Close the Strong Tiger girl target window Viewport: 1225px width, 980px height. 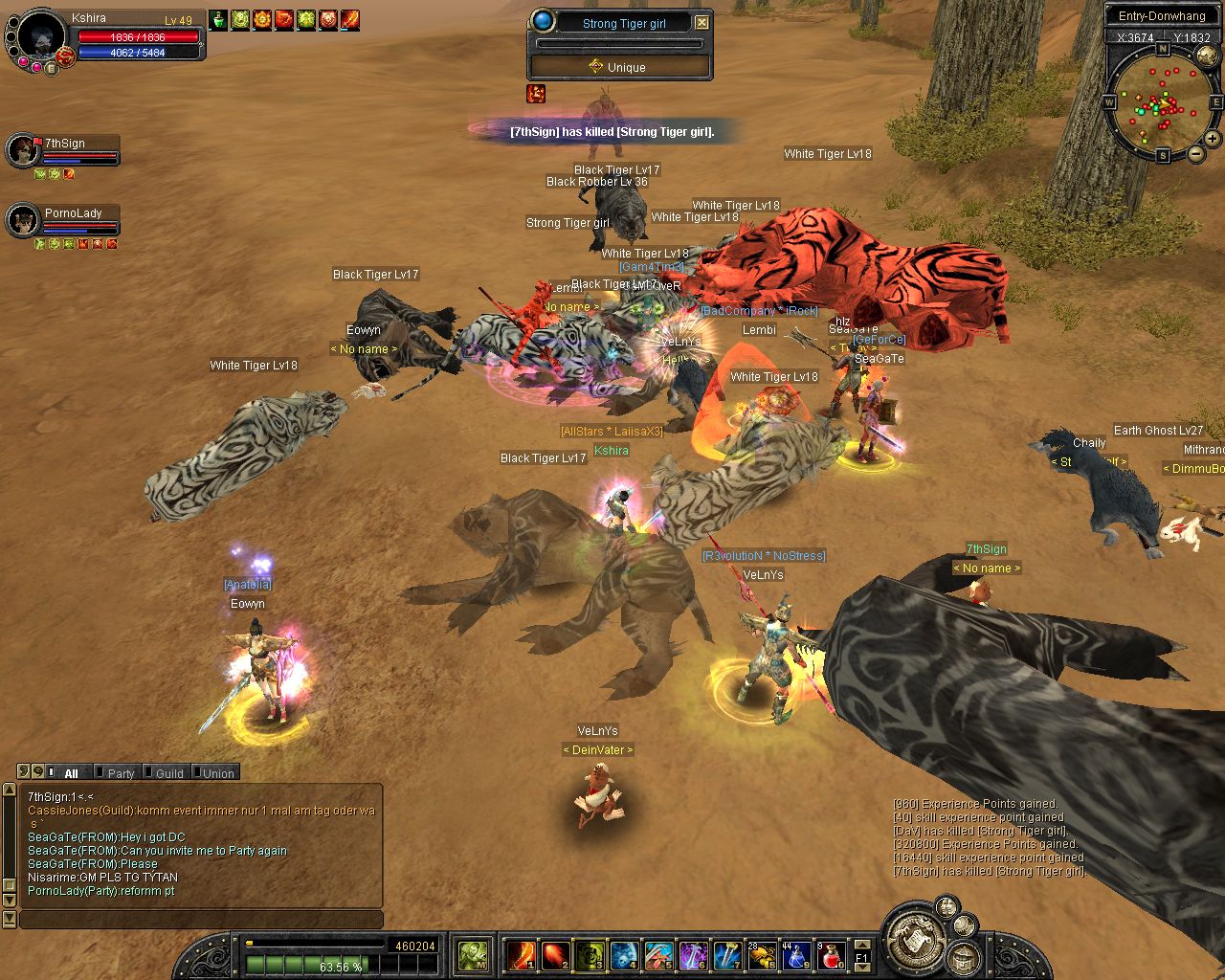tap(702, 22)
